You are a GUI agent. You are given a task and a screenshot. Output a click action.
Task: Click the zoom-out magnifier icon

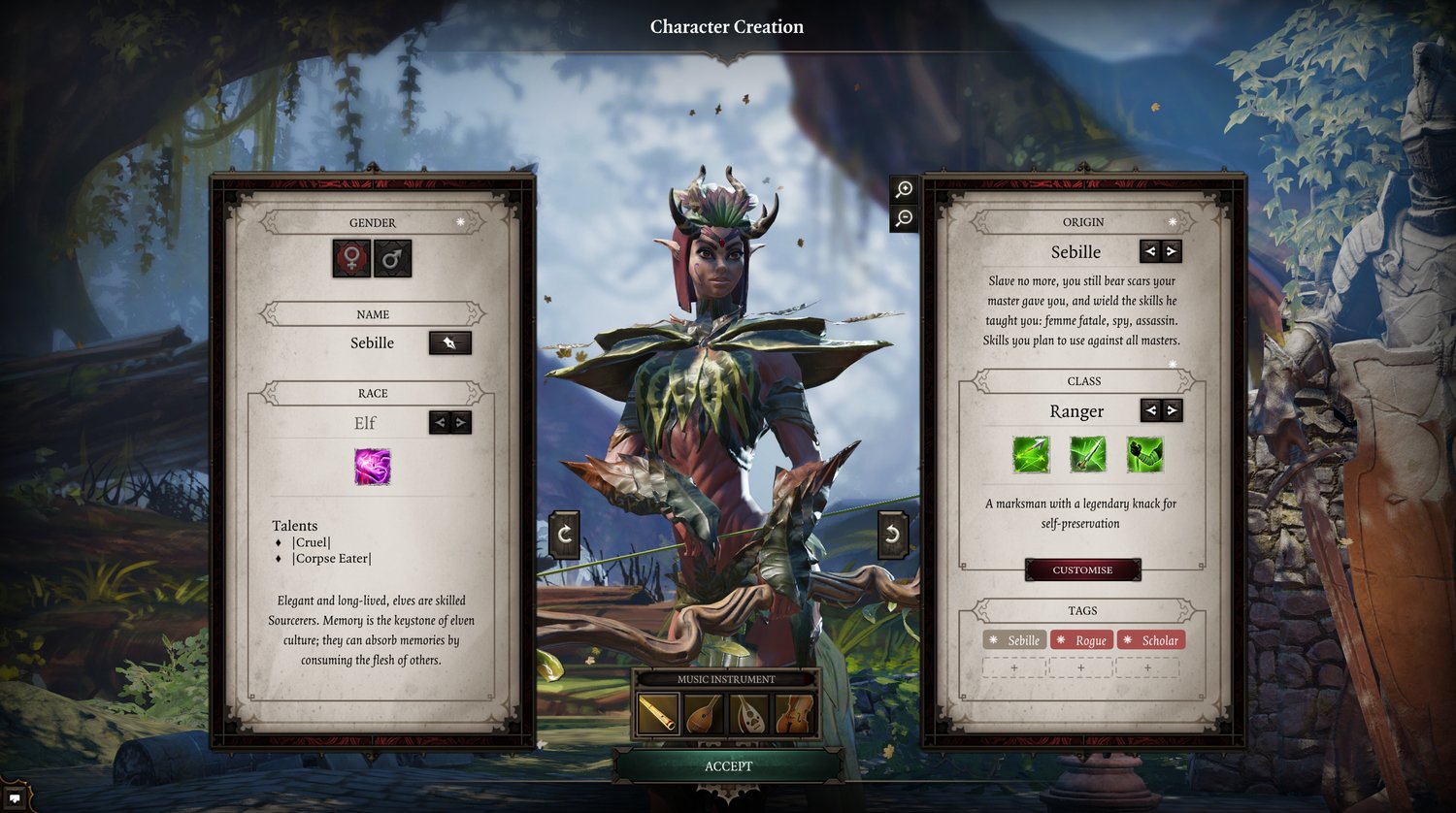coord(903,219)
